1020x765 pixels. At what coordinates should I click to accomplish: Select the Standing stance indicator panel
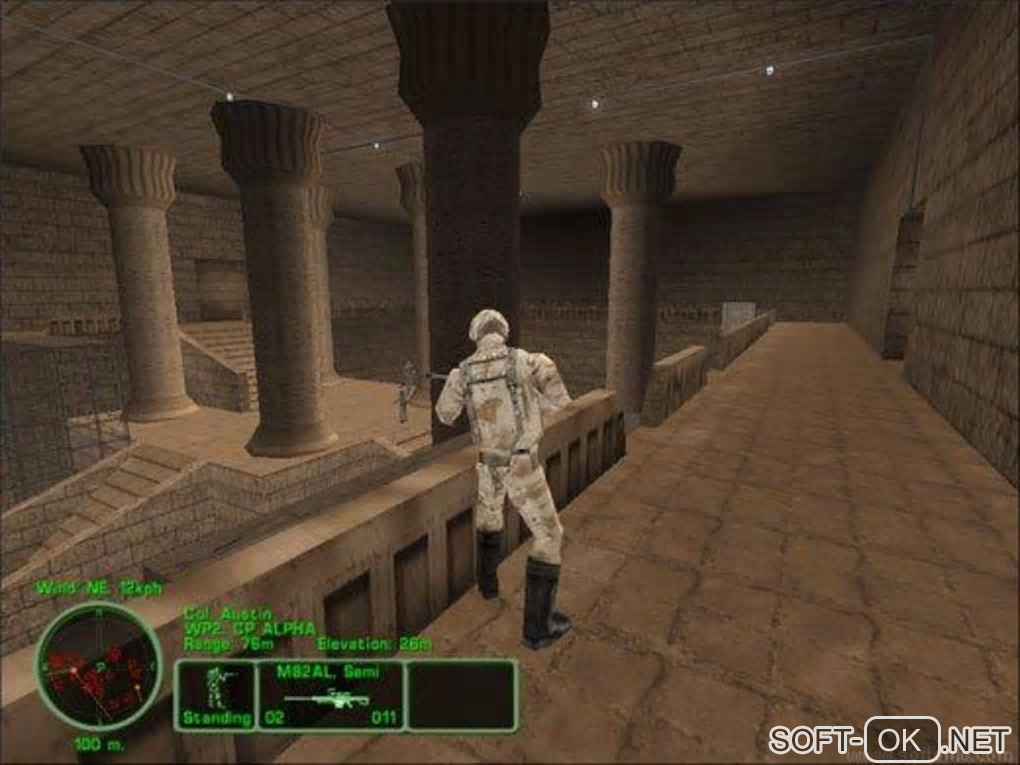point(215,693)
